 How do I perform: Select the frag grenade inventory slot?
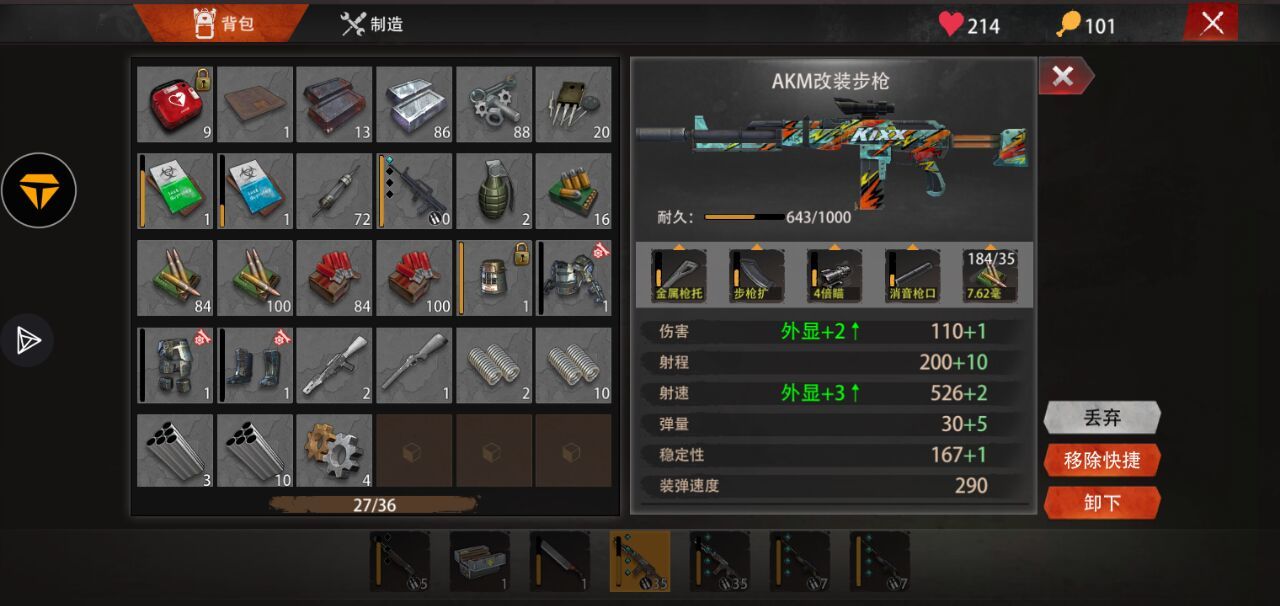(x=494, y=191)
